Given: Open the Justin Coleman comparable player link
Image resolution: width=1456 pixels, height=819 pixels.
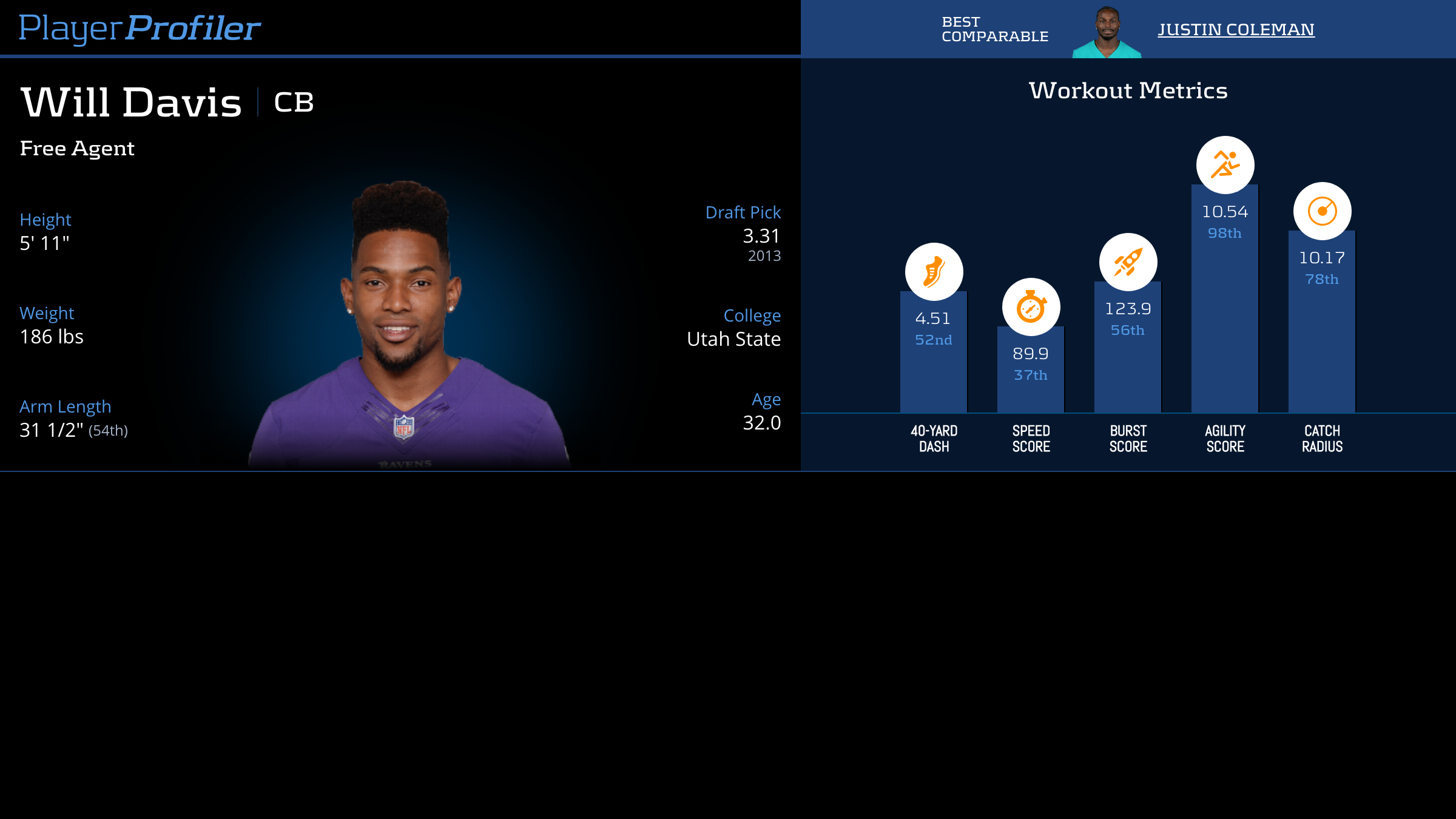Looking at the screenshot, I should [1236, 29].
